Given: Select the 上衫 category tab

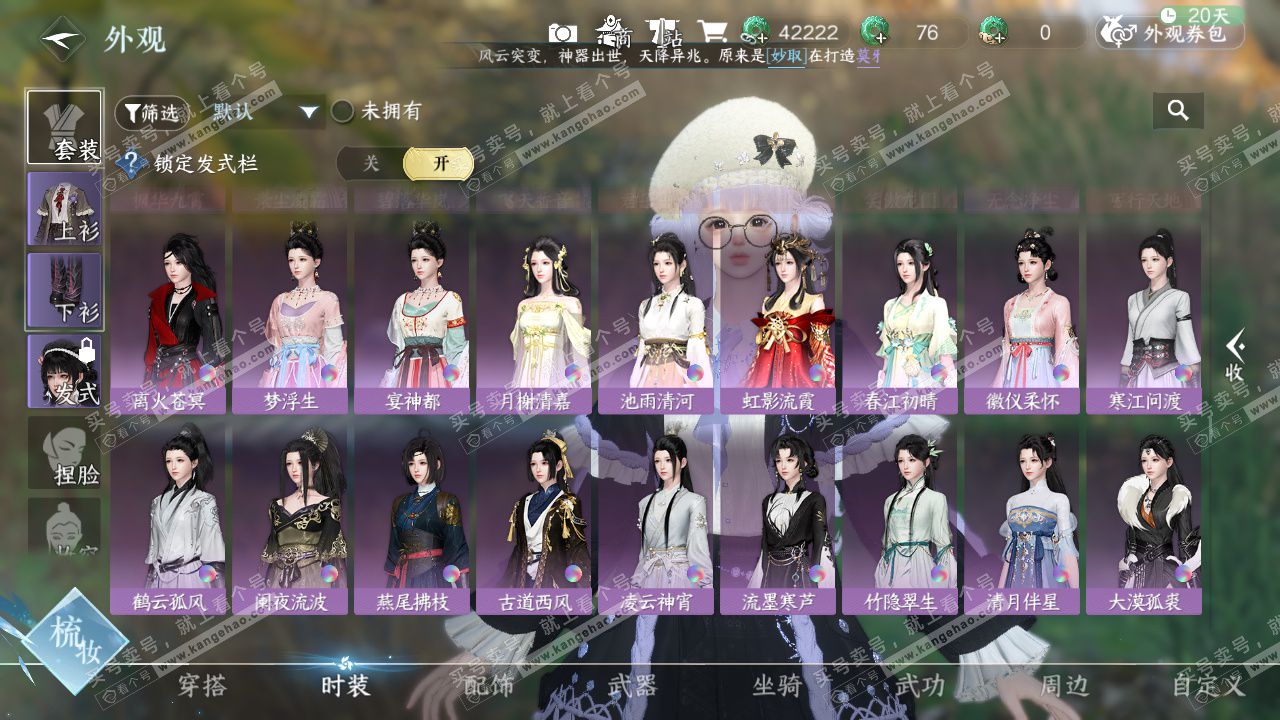Looking at the screenshot, I should 64,208.
